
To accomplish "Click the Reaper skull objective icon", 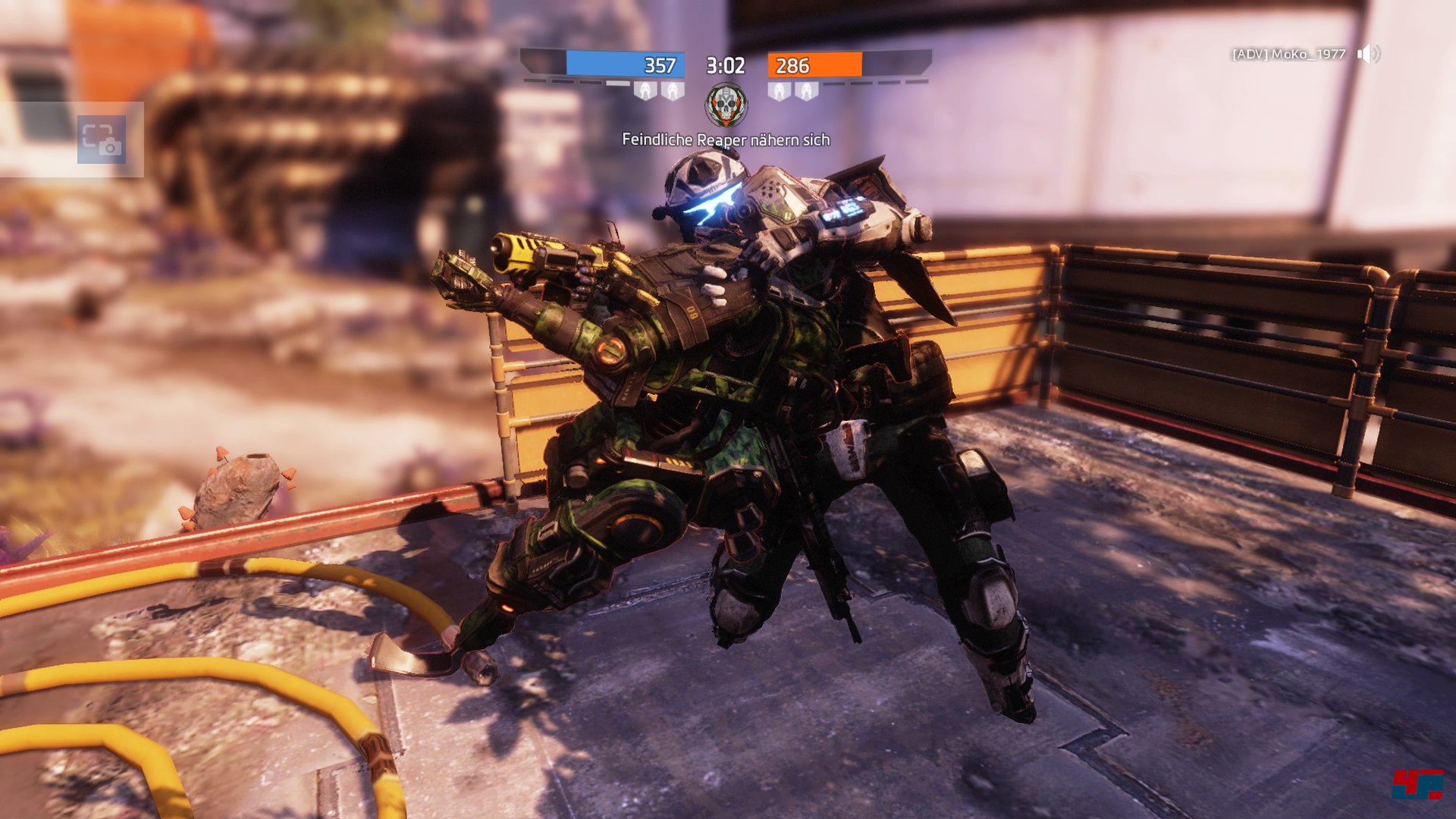I will tap(726, 105).
